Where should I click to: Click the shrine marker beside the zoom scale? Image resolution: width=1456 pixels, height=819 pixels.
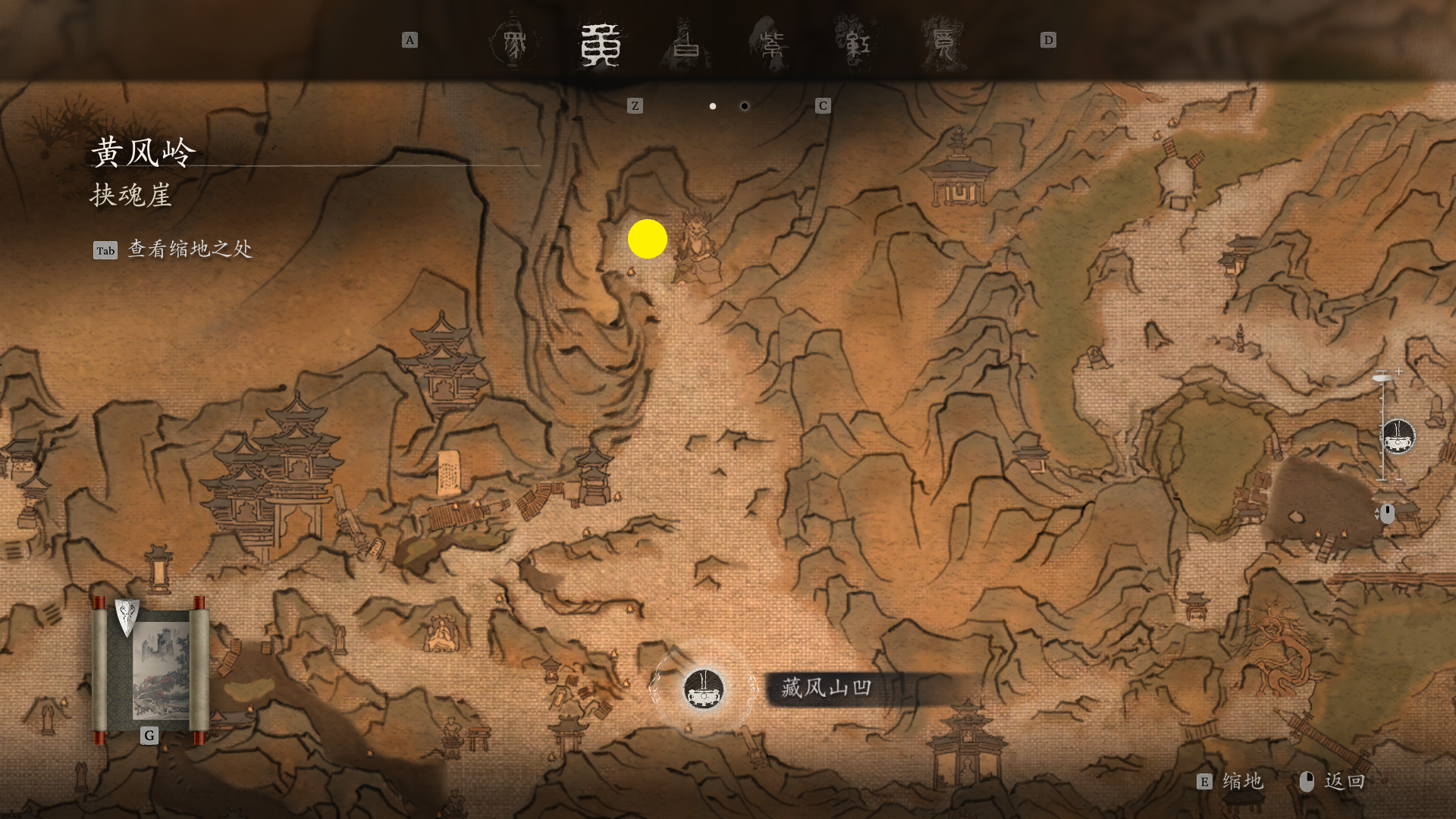(x=1398, y=438)
